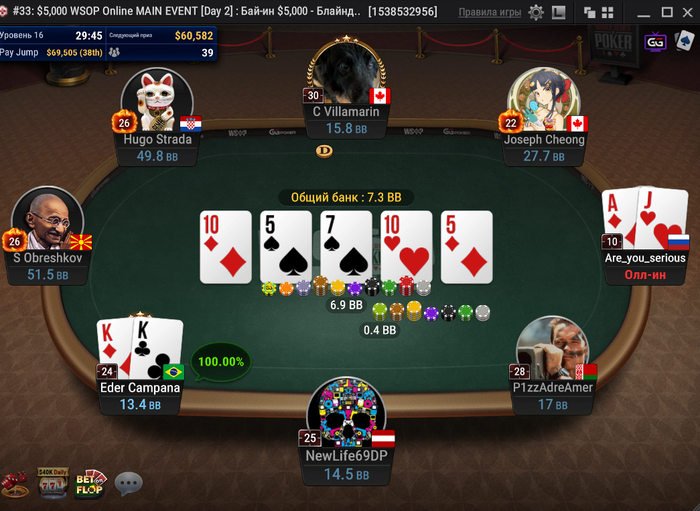This screenshot has height=511, width=700.
Task: Minimize the poker table window
Action: tap(645, 13)
